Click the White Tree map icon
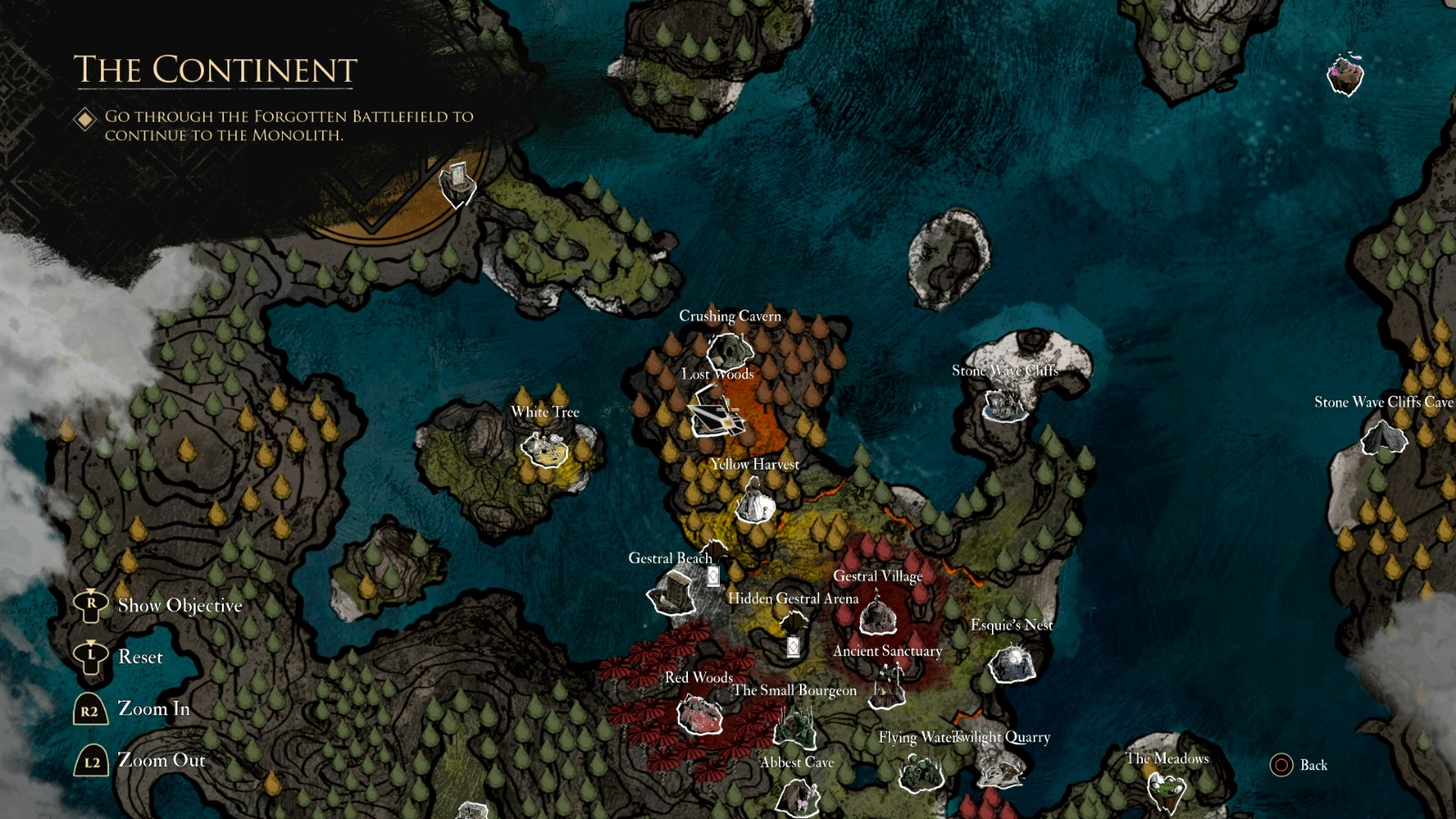 click(x=543, y=448)
